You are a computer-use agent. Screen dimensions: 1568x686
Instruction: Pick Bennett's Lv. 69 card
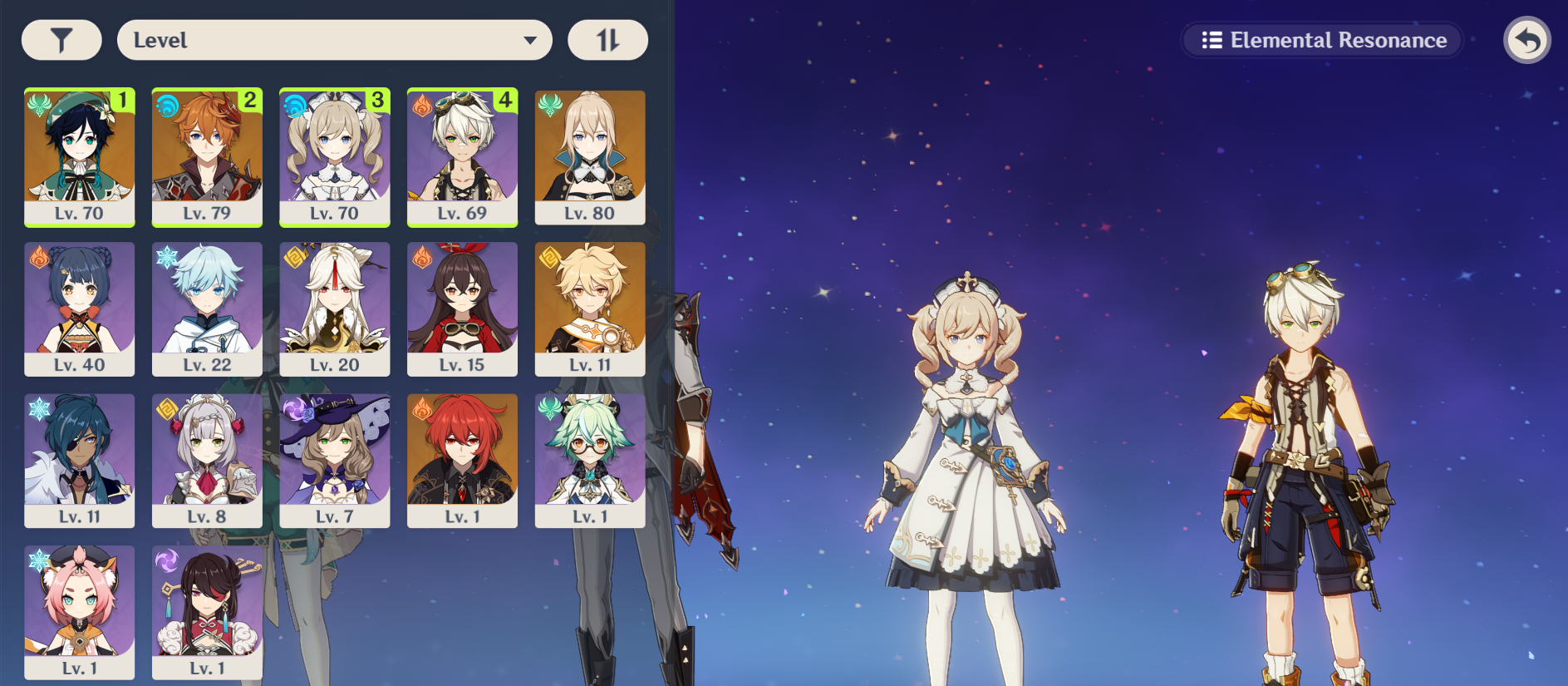tap(462, 156)
